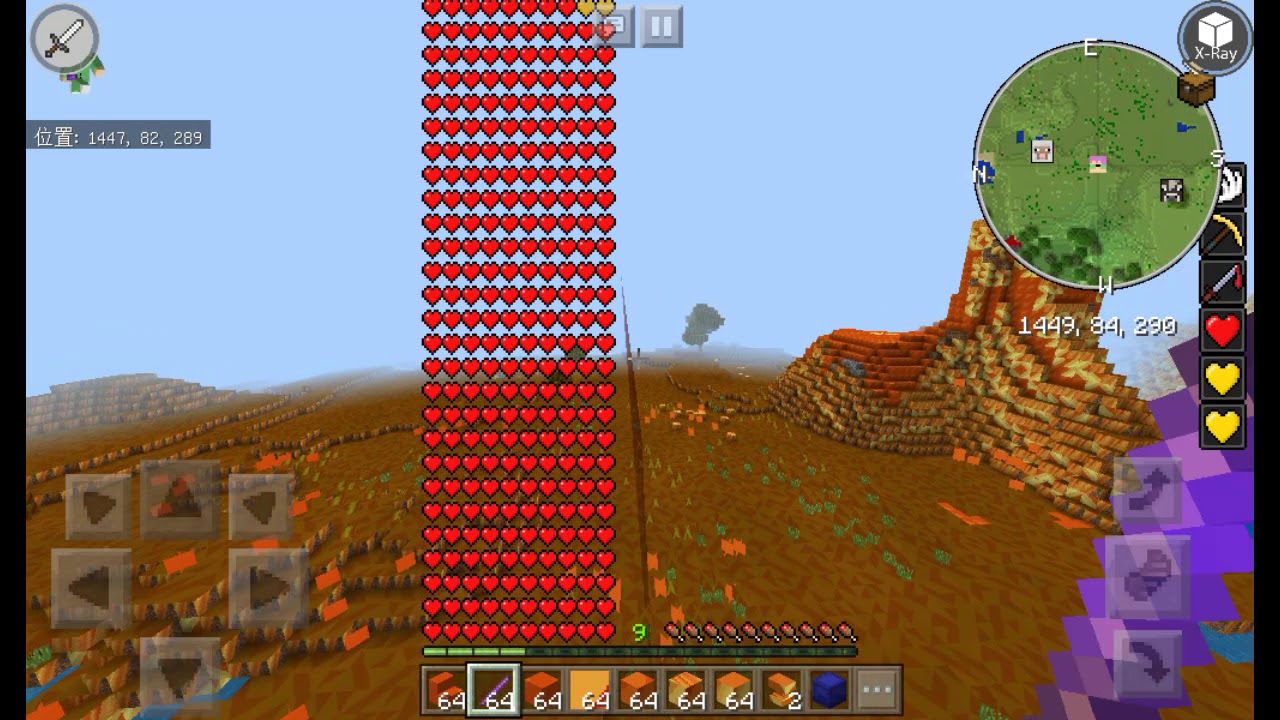Click the coordinates label 1449, 84, 290
1280x720 pixels.
click(x=1100, y=327)
